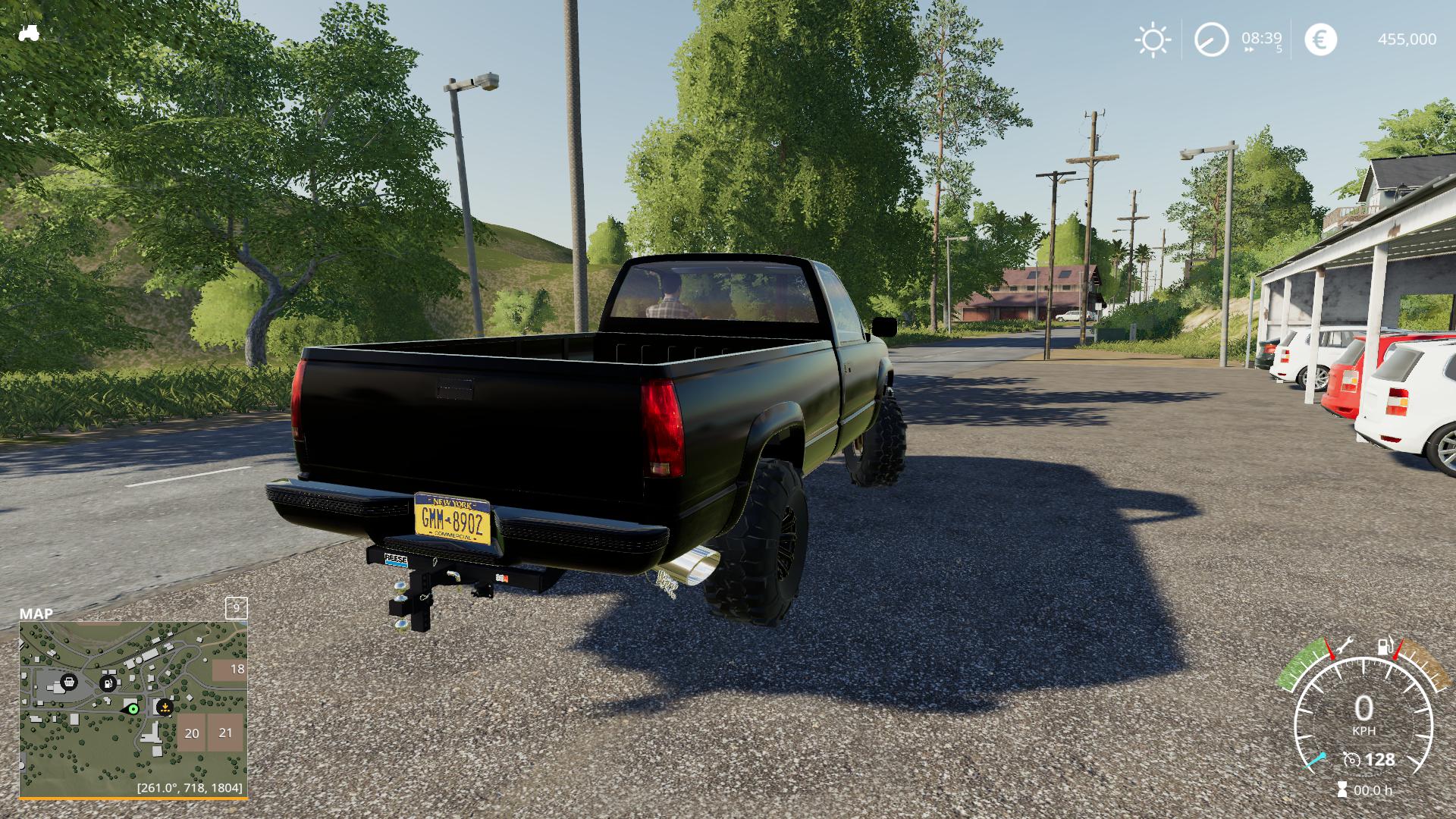Viewport: 1456px width, 819px height.
Task: Select field 18 on the minimap
Action: (x=230, y=670)
